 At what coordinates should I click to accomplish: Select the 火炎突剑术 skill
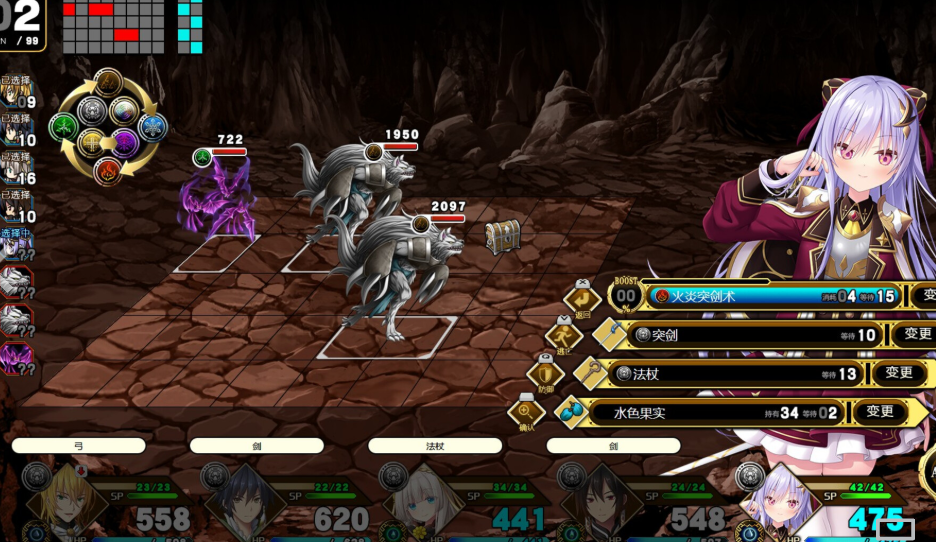point(770,296)
